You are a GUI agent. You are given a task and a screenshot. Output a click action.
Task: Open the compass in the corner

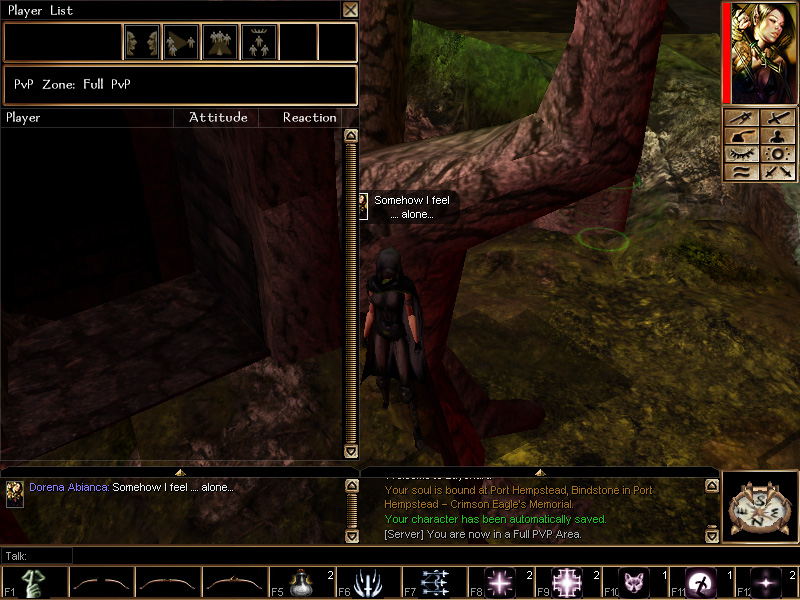point(760,504)
